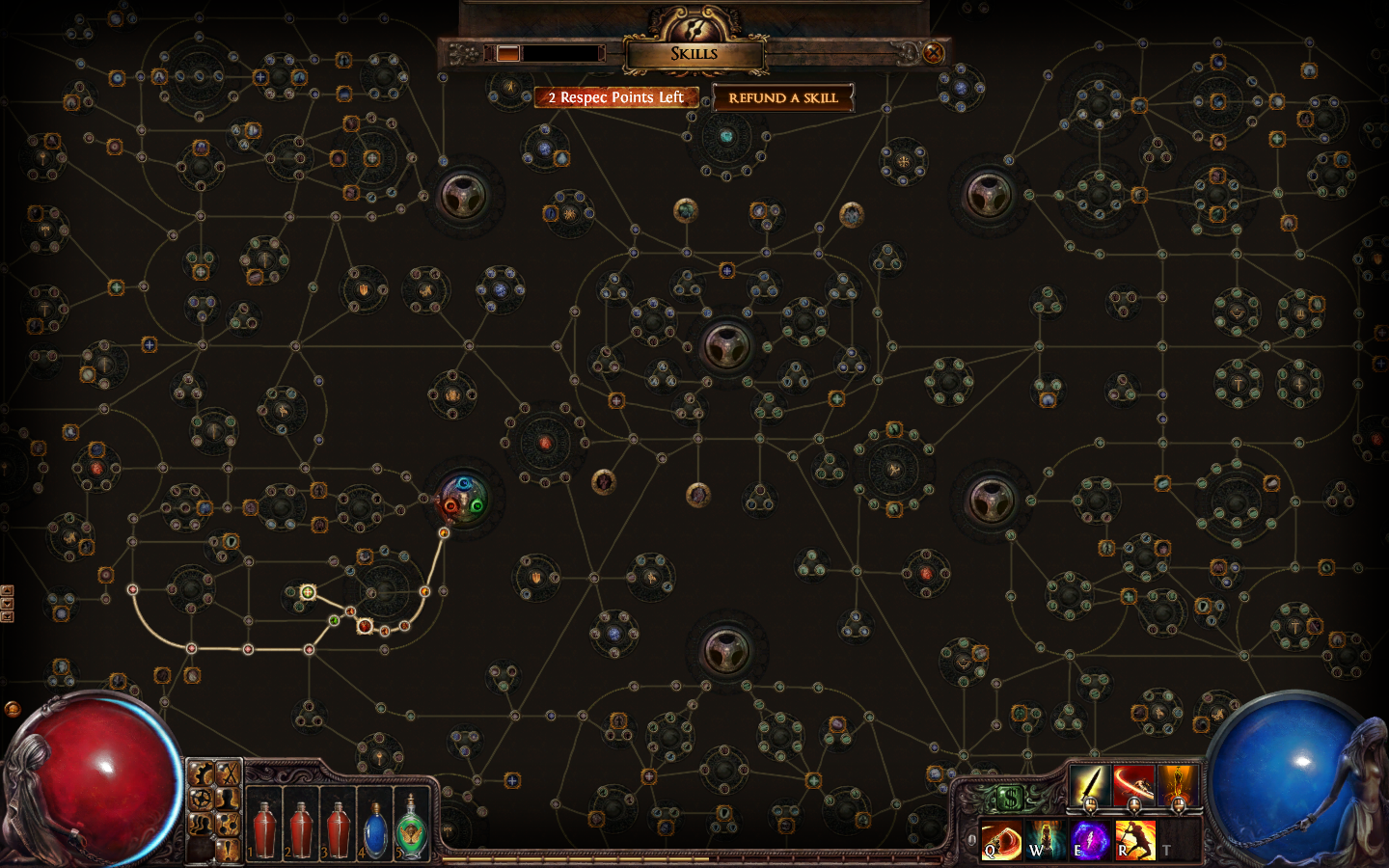Image resolution: width=1389 pixels, height=868 pixels.
Task: Select the Leap Slam skill bound to R
Action: [1136, 839]
